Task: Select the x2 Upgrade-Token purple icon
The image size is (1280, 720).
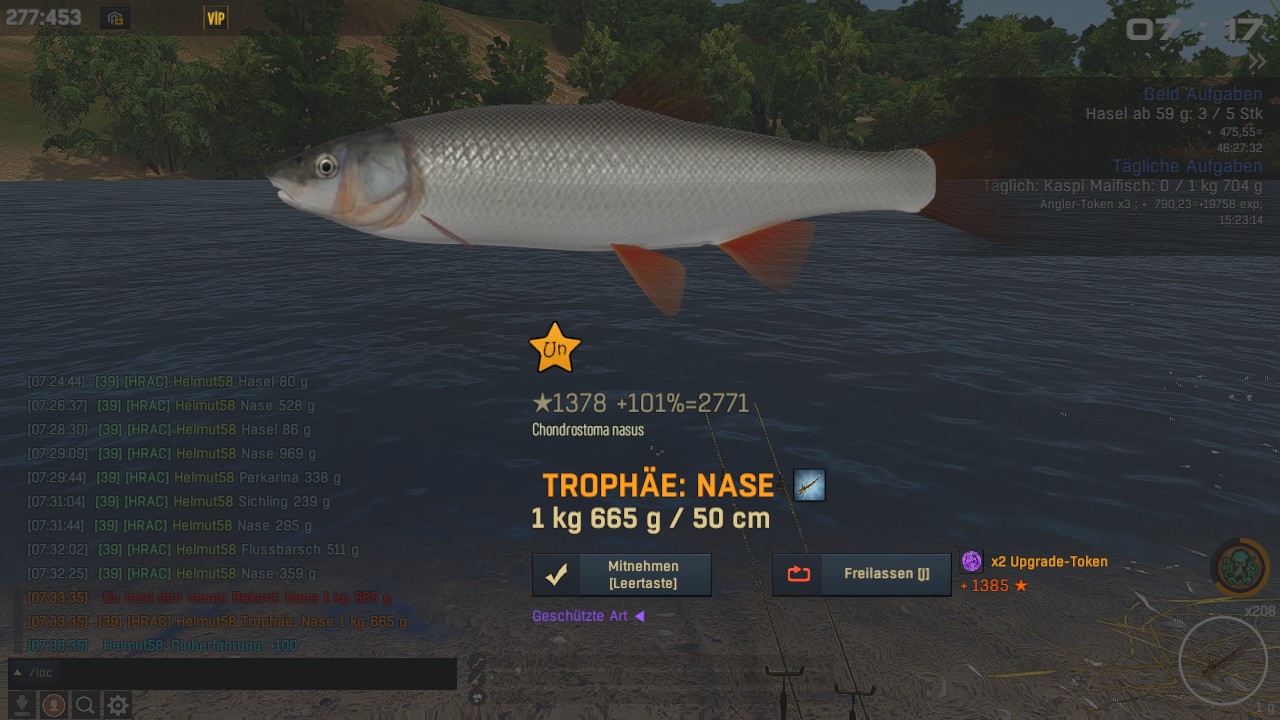Action: pos(972,561)
